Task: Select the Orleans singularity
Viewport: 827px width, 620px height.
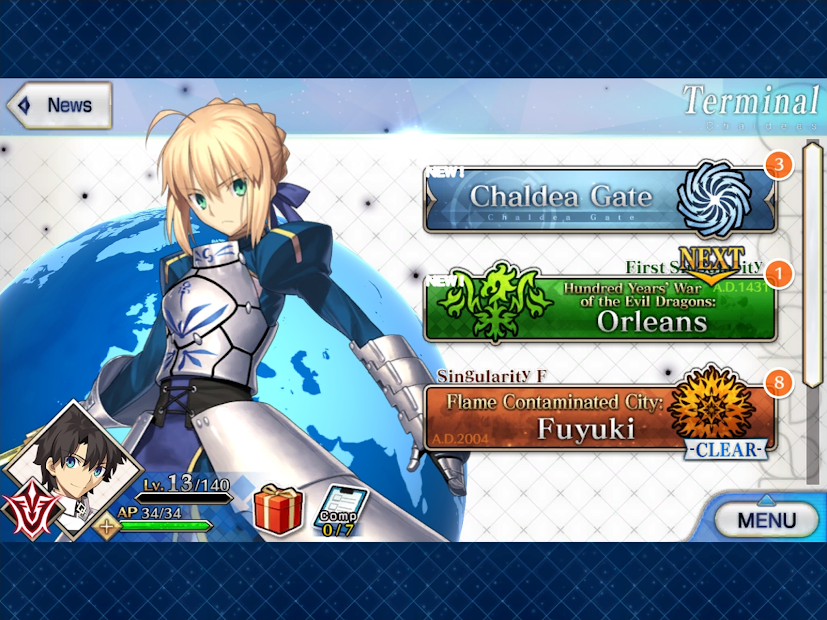Action: [600, 309]
